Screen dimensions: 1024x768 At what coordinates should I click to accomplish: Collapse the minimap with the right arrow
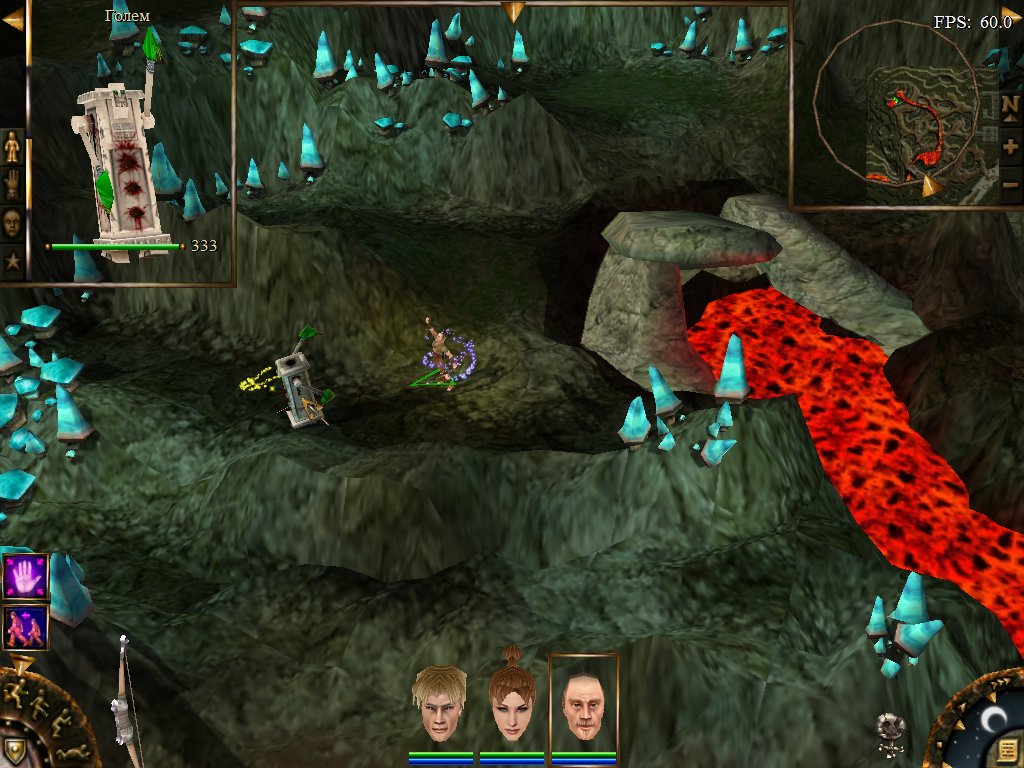point(1010,15)
